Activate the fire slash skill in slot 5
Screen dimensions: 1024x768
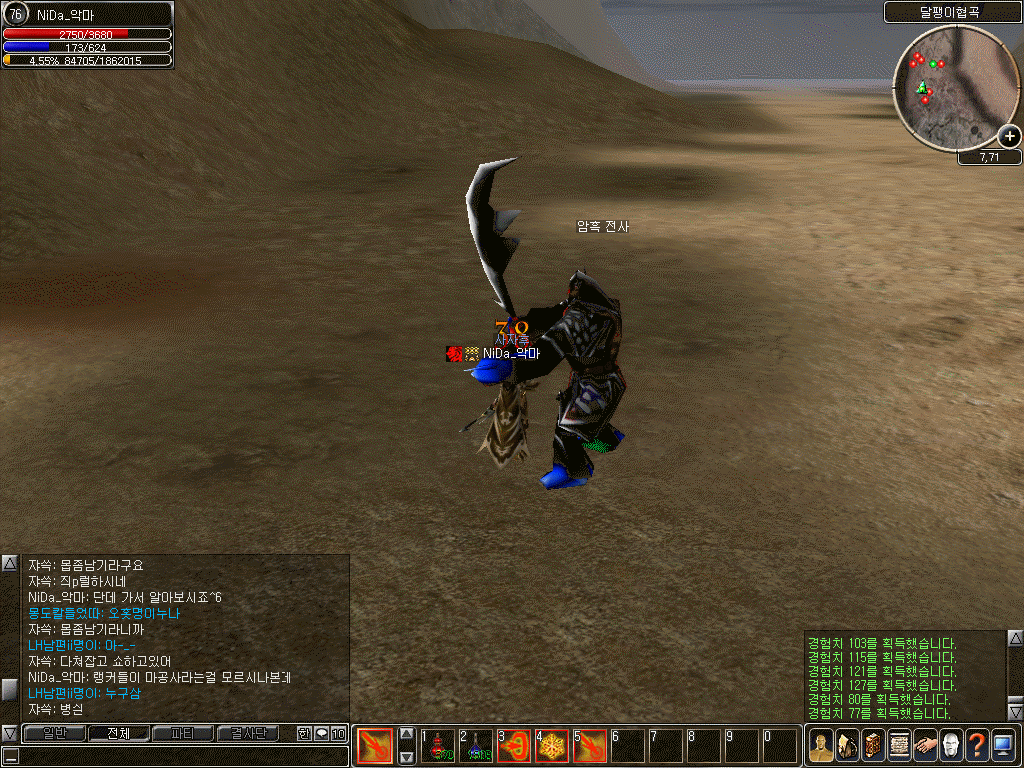590,747
